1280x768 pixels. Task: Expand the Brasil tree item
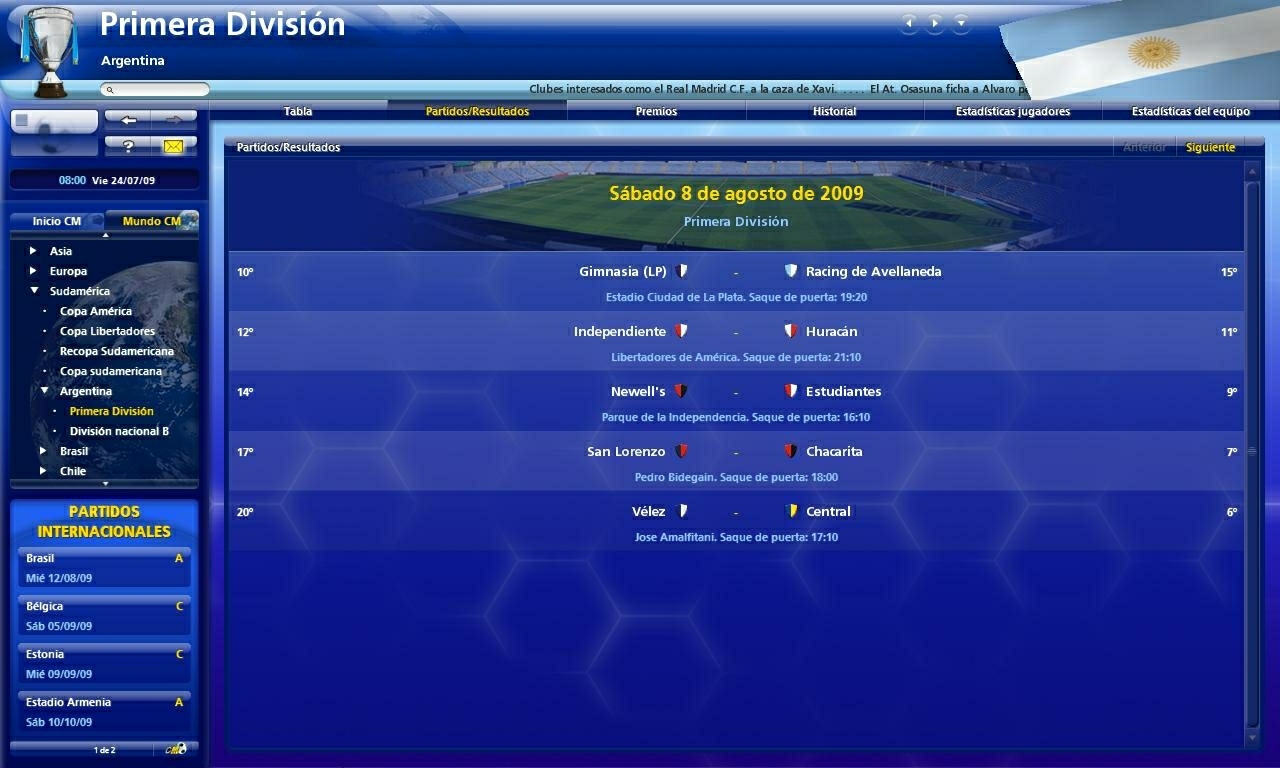[x=42, y=451]
